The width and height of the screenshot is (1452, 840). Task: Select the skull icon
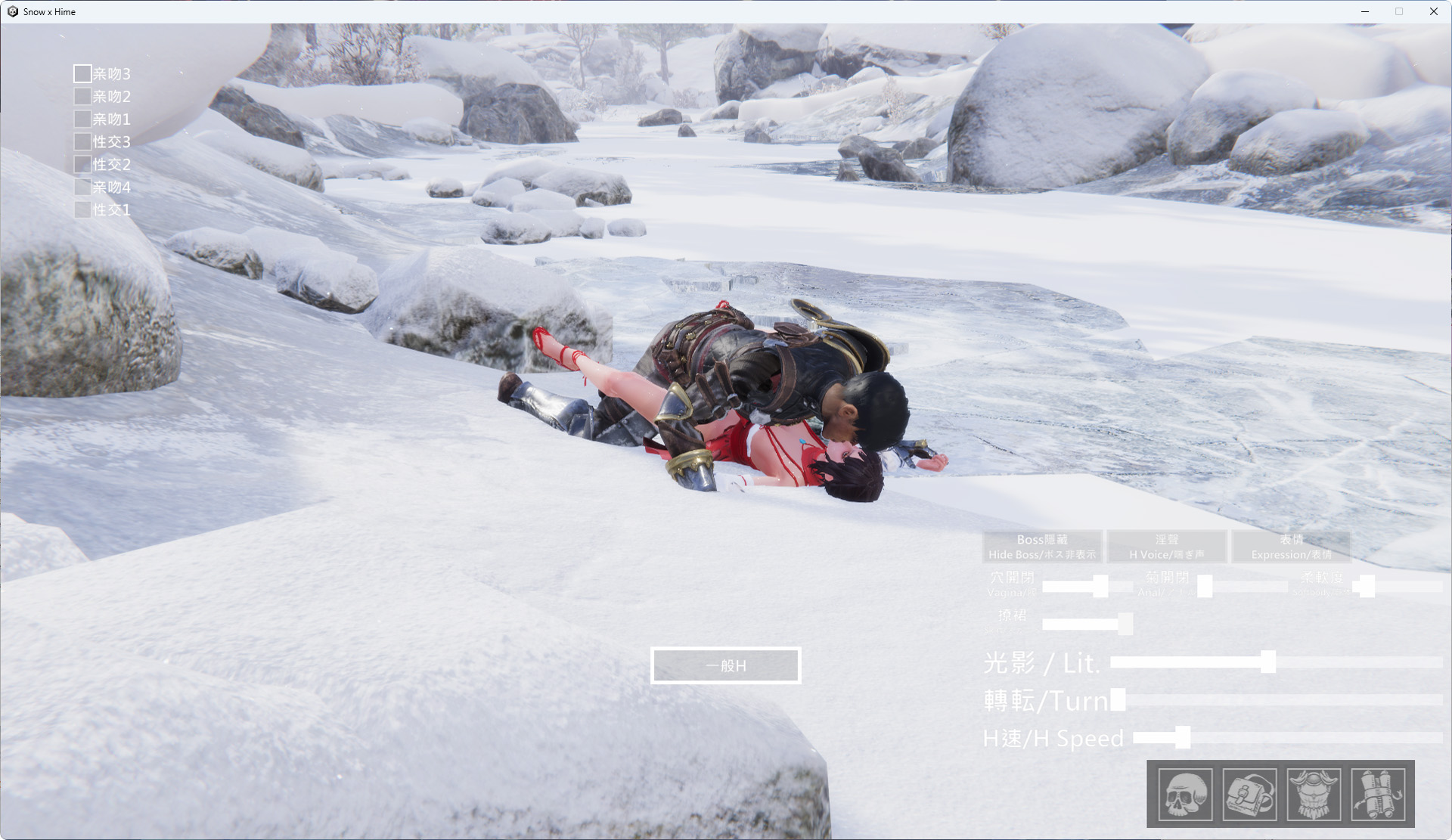[x=1185, y=794]
